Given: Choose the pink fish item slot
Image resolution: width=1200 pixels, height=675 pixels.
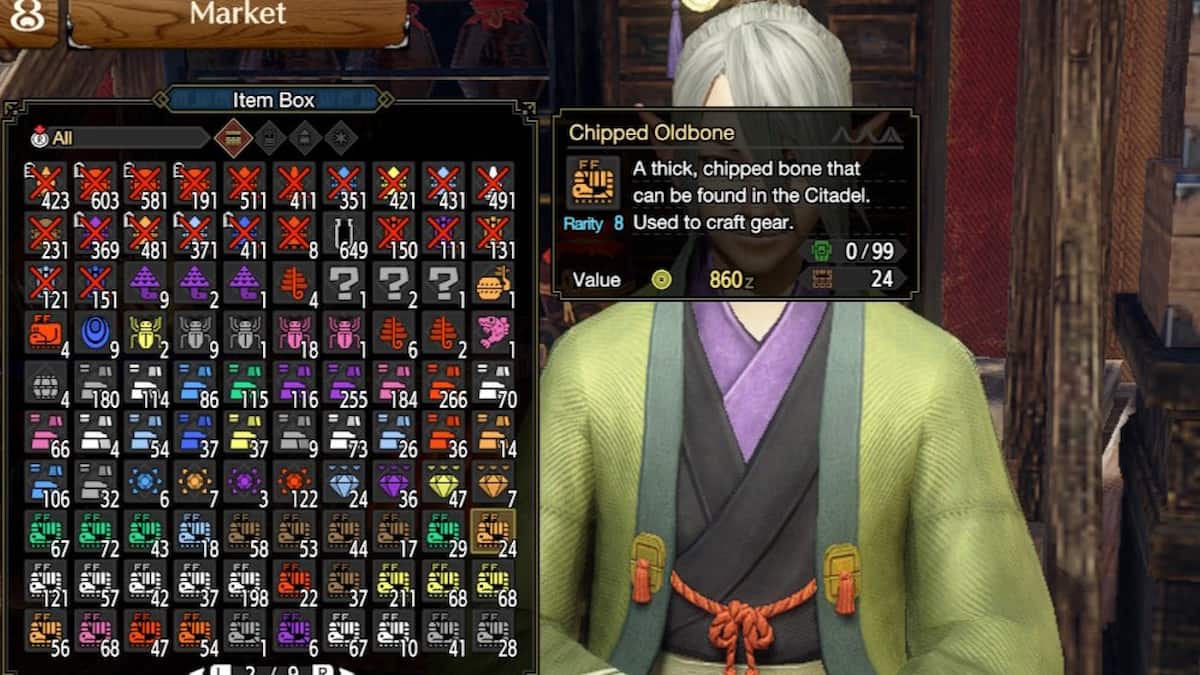Looking at the screenshot, I should click(492, 334).
